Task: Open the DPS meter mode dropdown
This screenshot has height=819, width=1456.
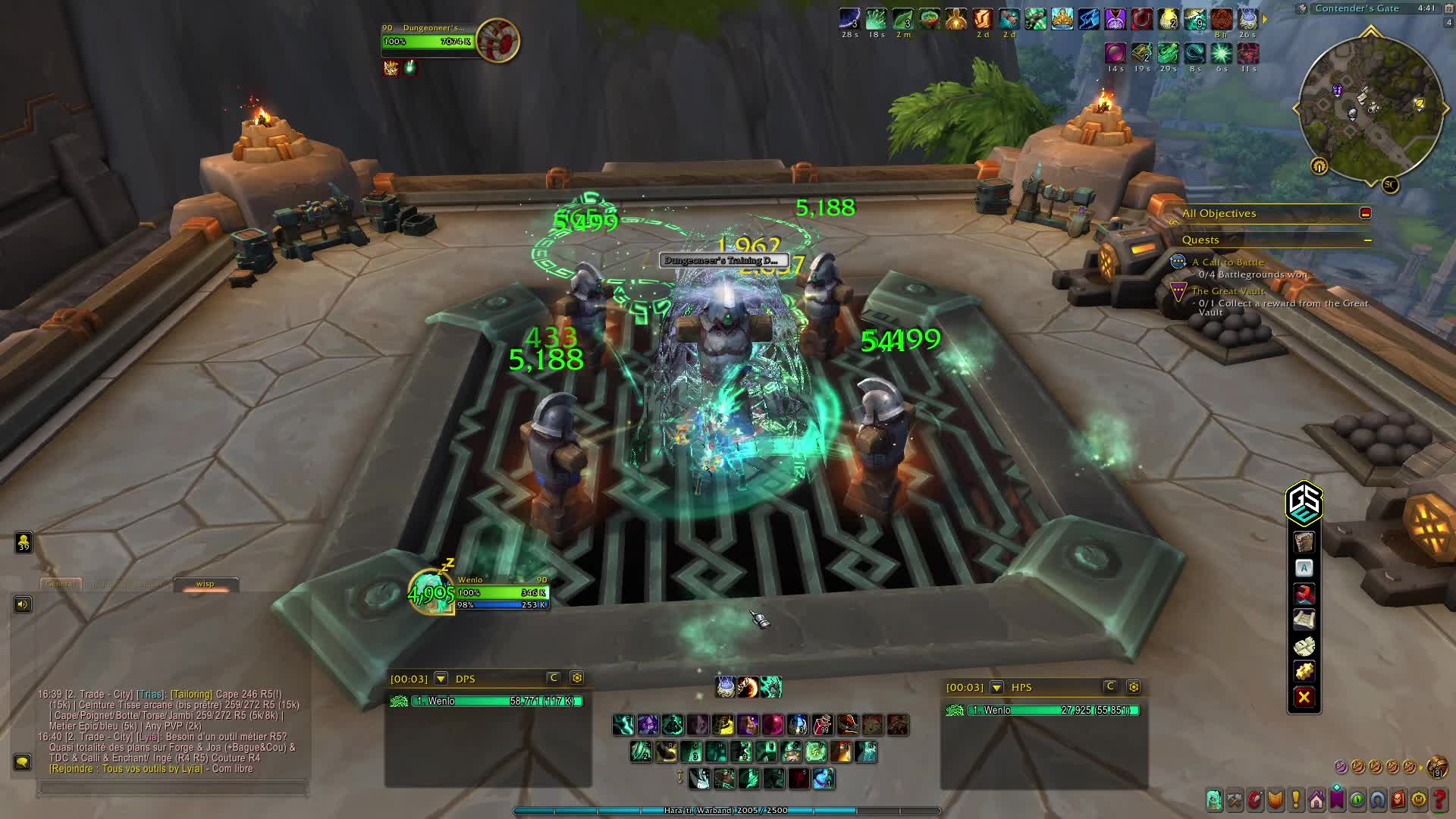Action: coord(441,679)
